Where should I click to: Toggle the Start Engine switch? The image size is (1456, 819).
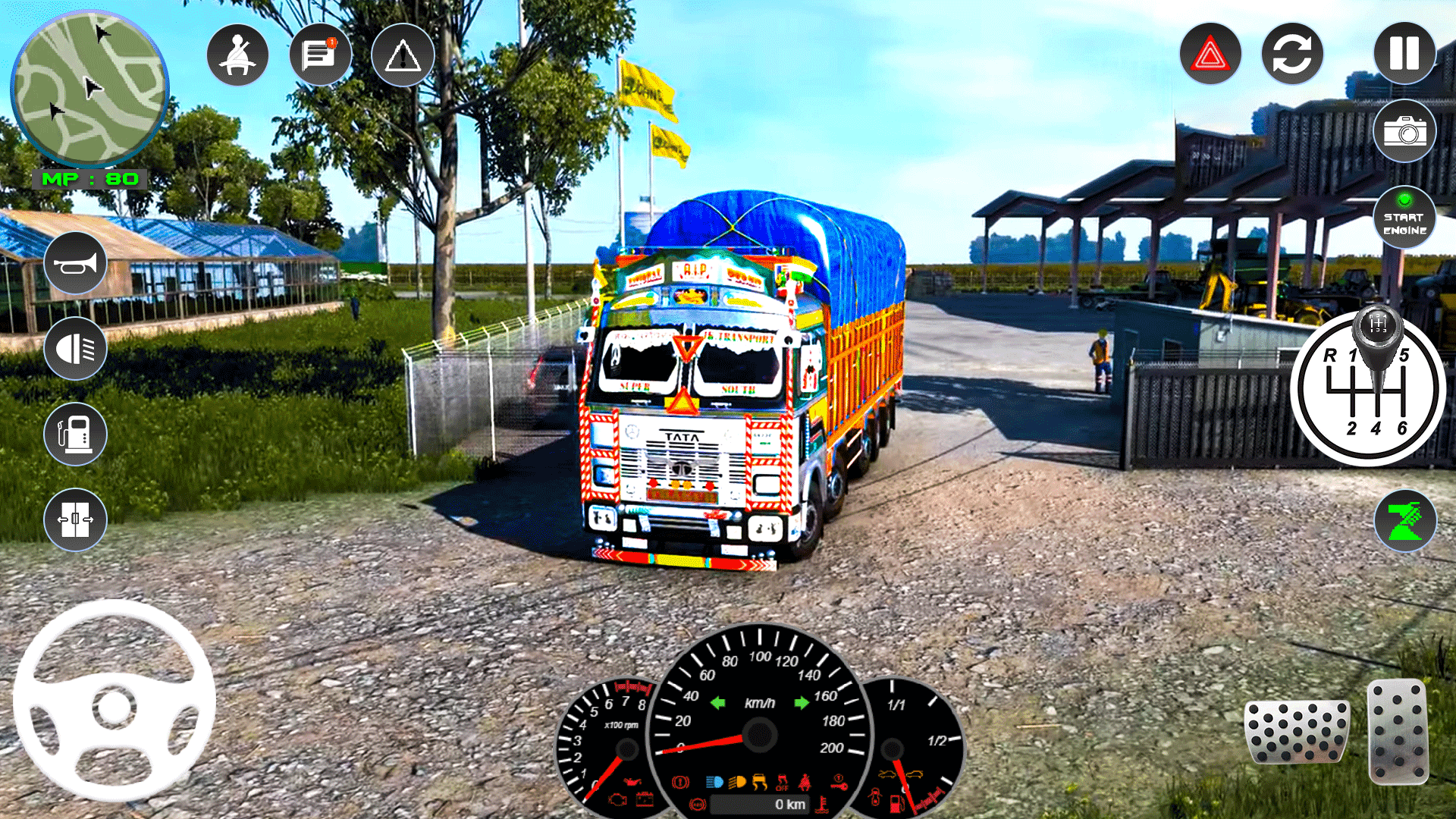pyautogui.click(x=1404, y=218)
